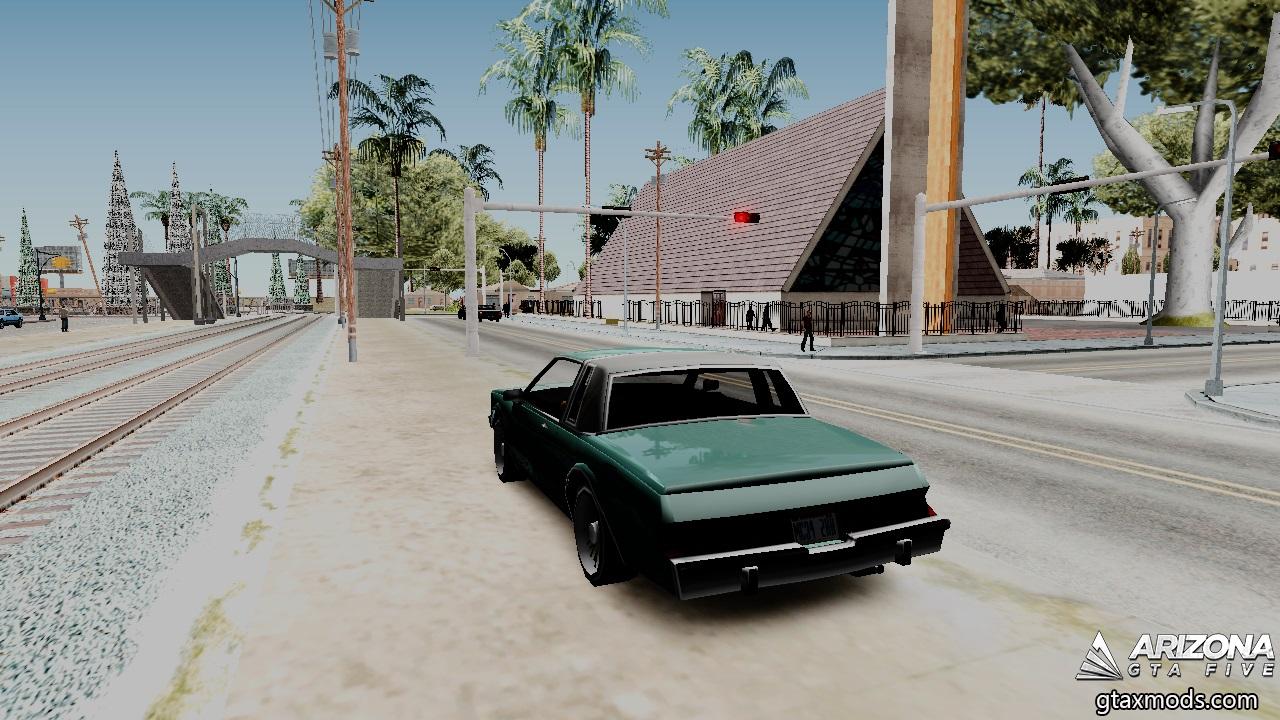The image size is (1280, 720).
Task: Click the Arizona GTA Five watermark logo
Action: (1174, 656)
